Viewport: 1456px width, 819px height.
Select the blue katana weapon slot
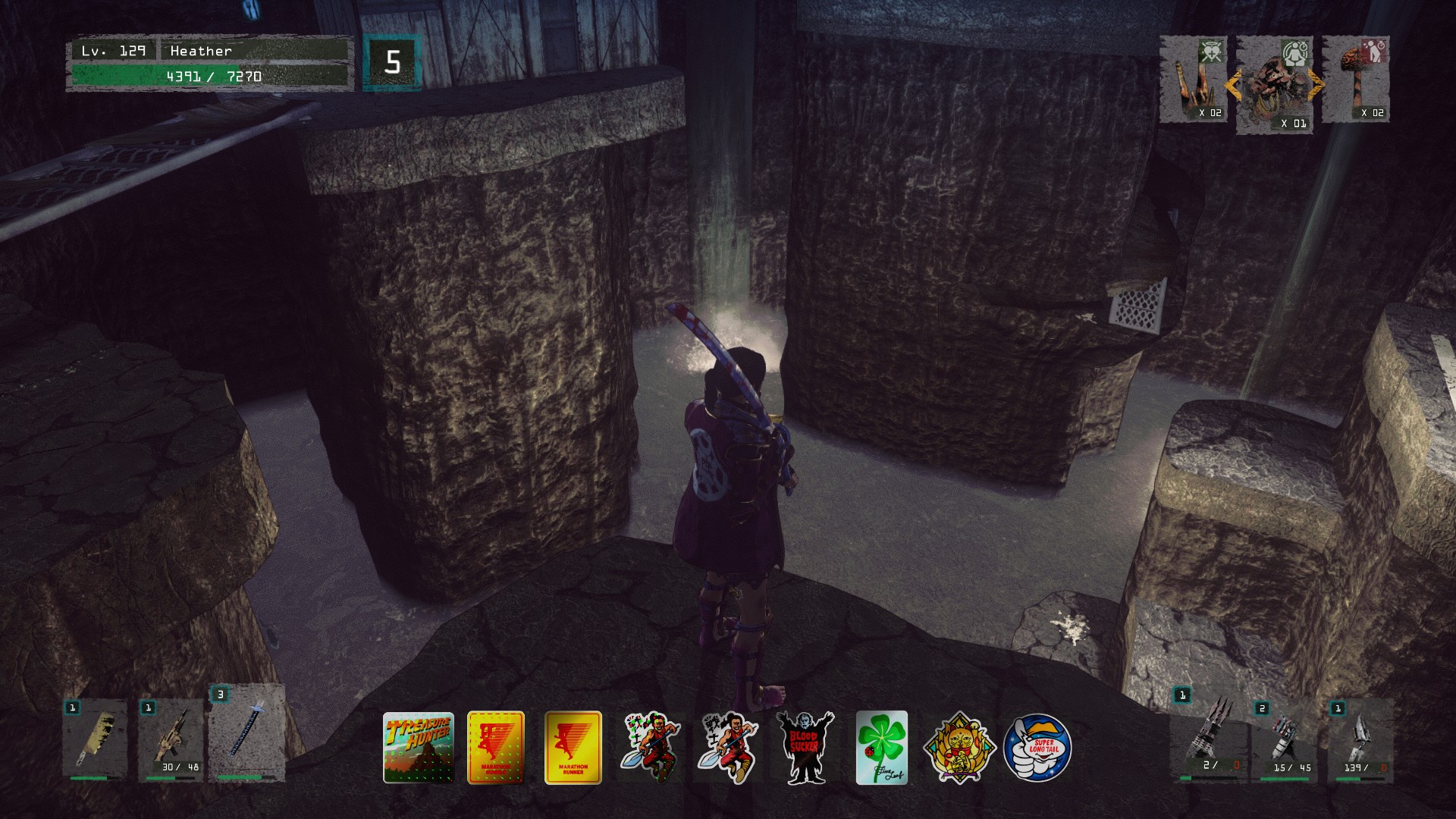tap(246, 734)
